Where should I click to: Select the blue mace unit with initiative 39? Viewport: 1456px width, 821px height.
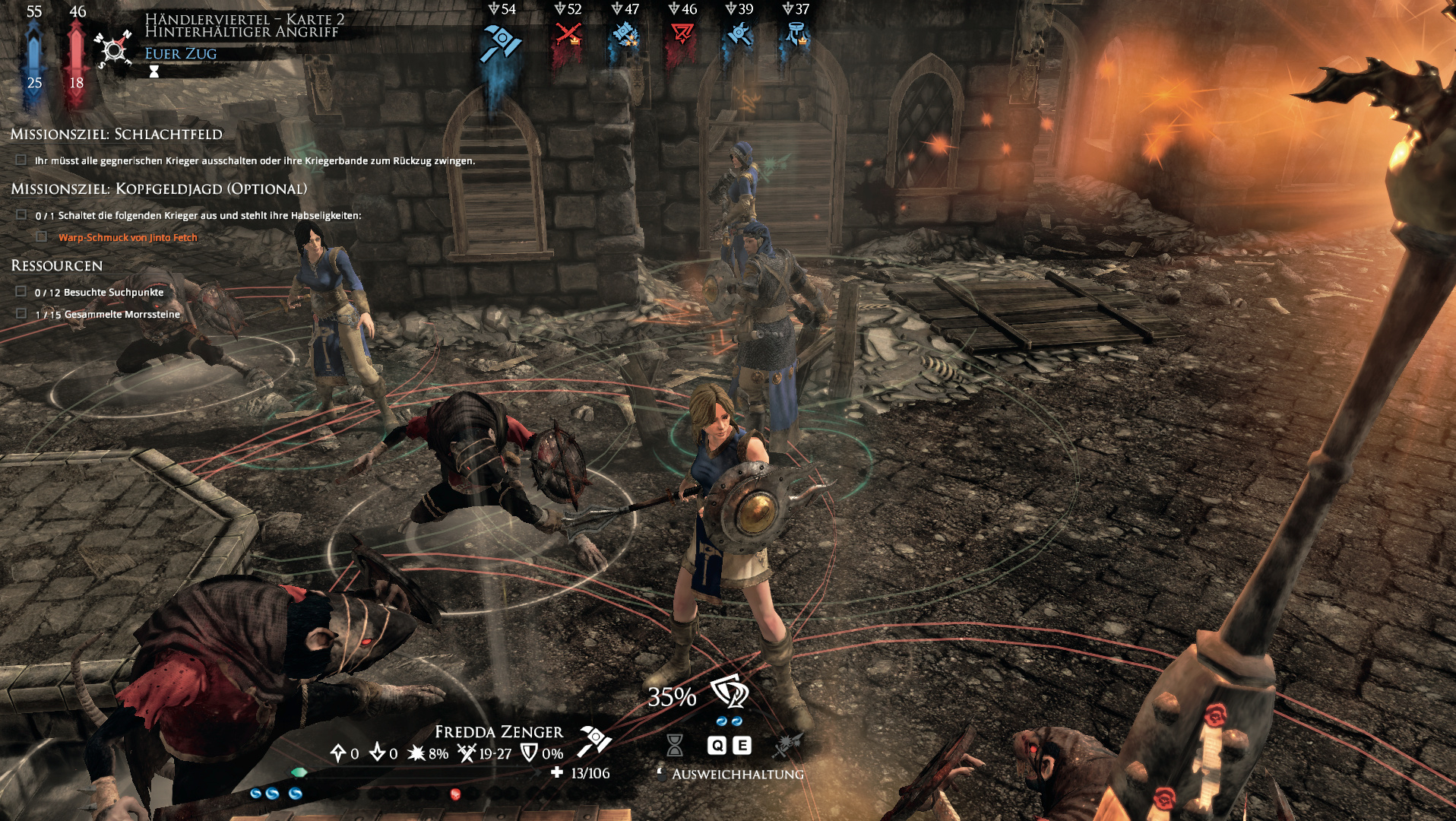click(x=739, y=35)
